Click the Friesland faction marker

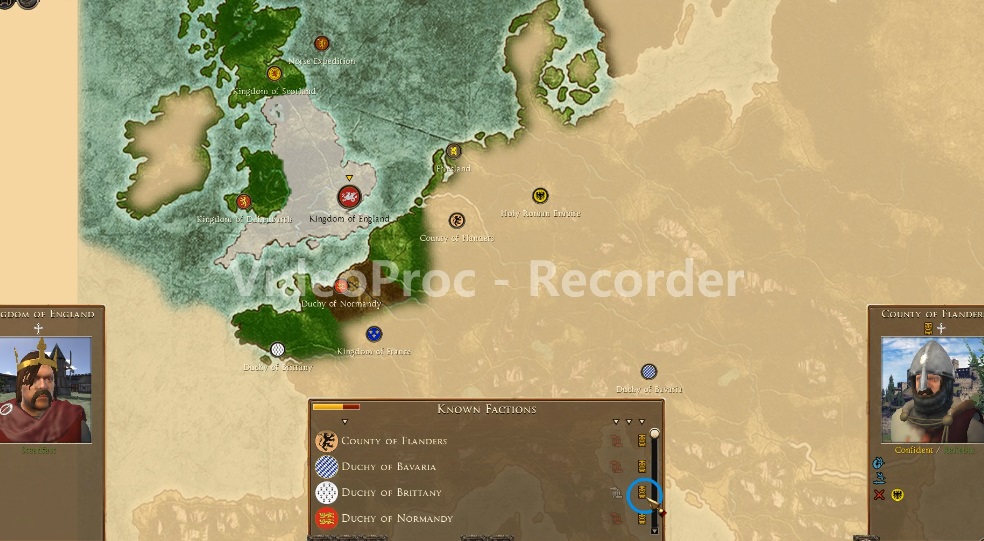[x=454, y=152]
